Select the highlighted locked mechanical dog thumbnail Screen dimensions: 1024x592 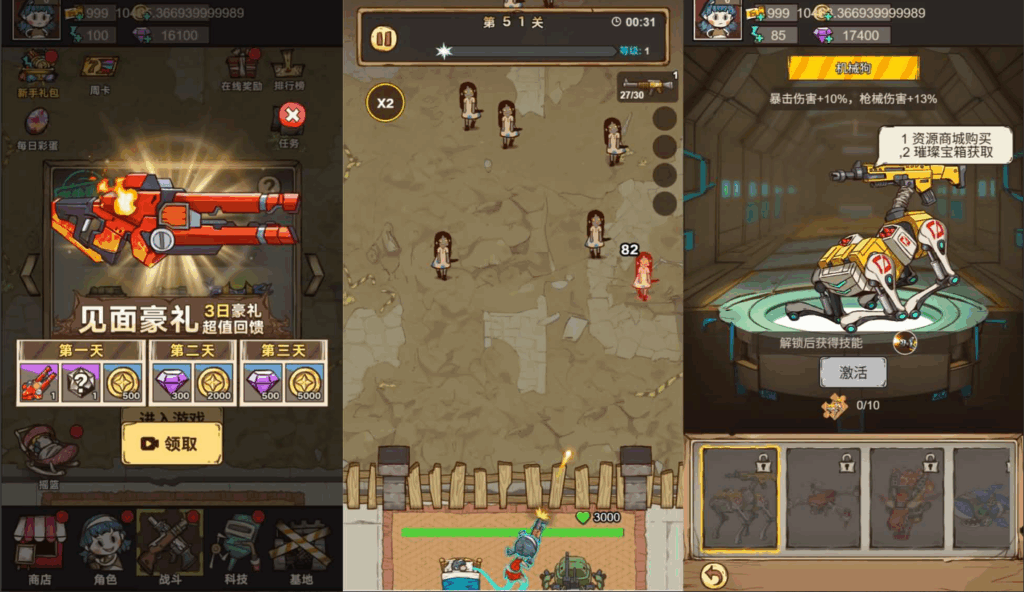[x=738, y=499]
